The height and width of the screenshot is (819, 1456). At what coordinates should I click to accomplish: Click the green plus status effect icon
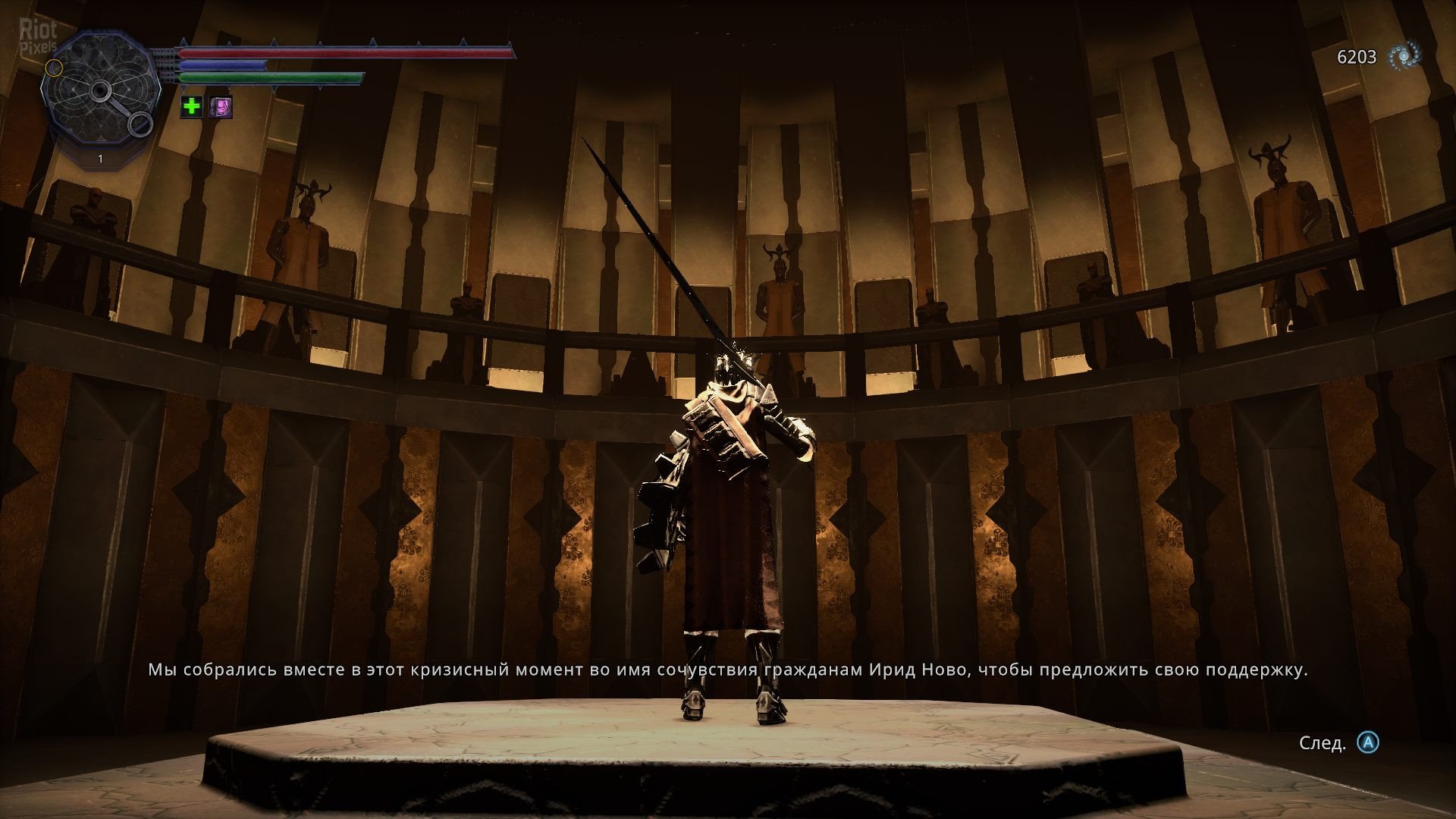(x=192, y=106)
